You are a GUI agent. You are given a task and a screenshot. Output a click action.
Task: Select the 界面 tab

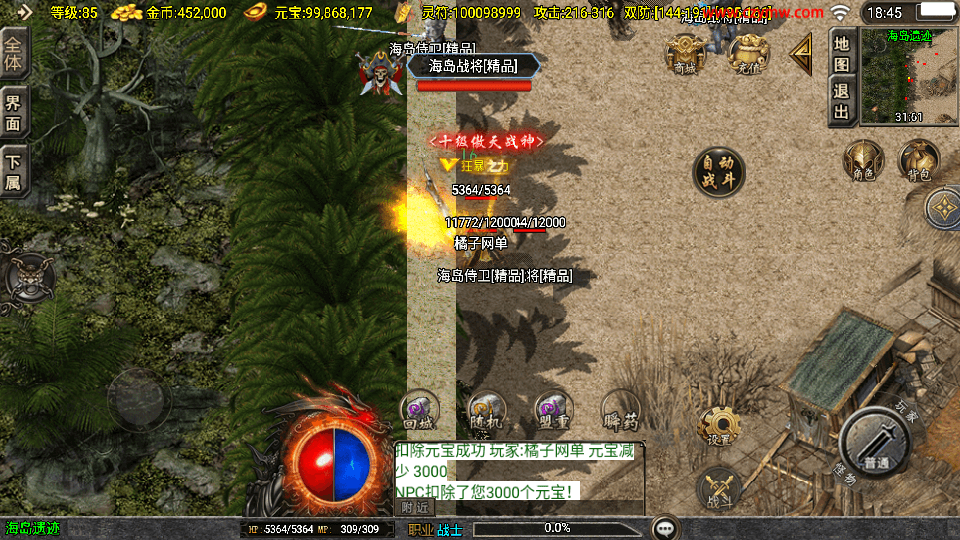click(x=14, y=109)
